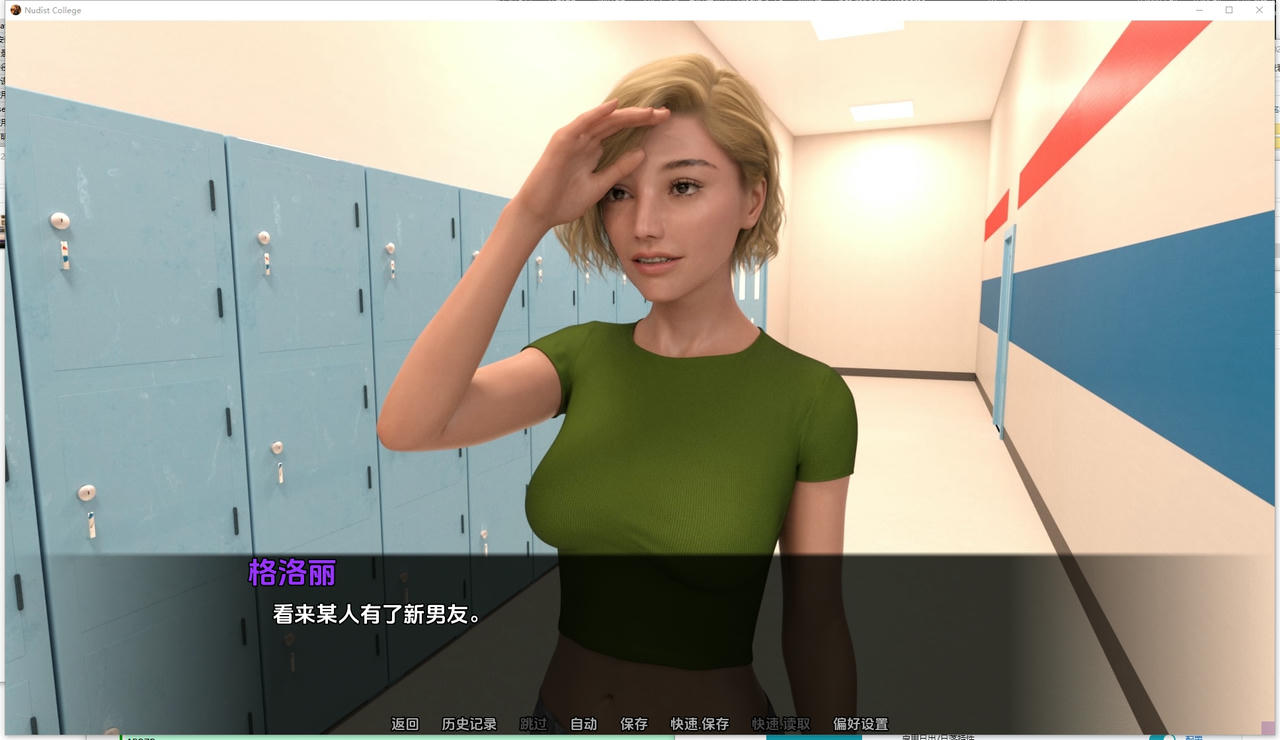Close the Nudist College window

pyautogui.click(x=1259, y=10)
